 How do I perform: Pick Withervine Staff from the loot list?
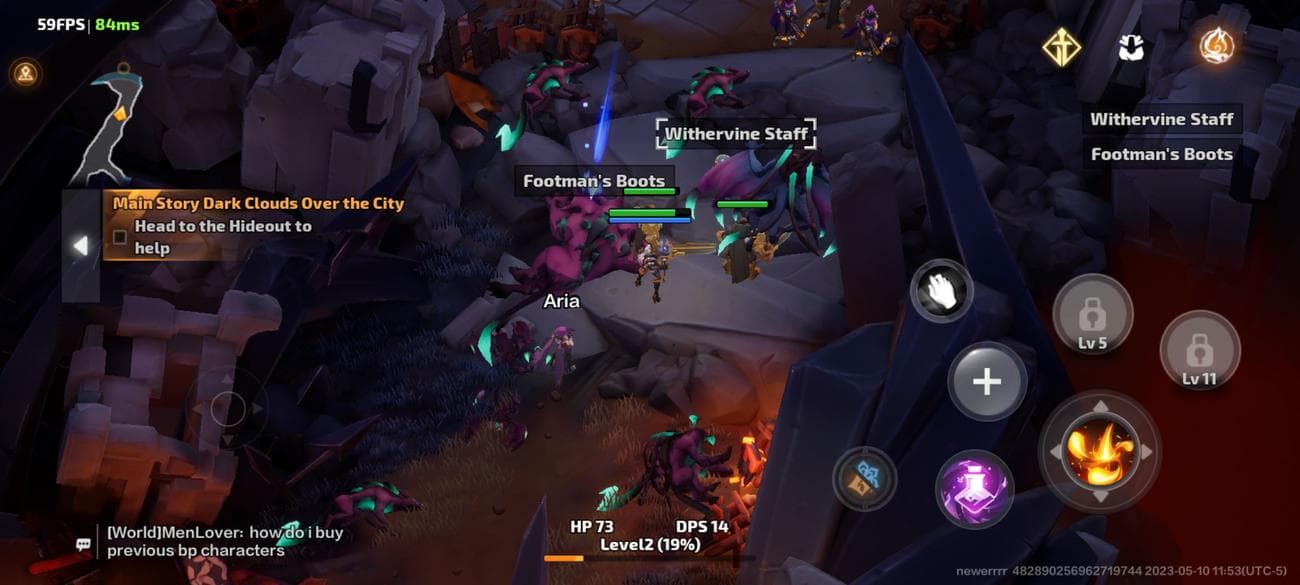click(1161, 119)
